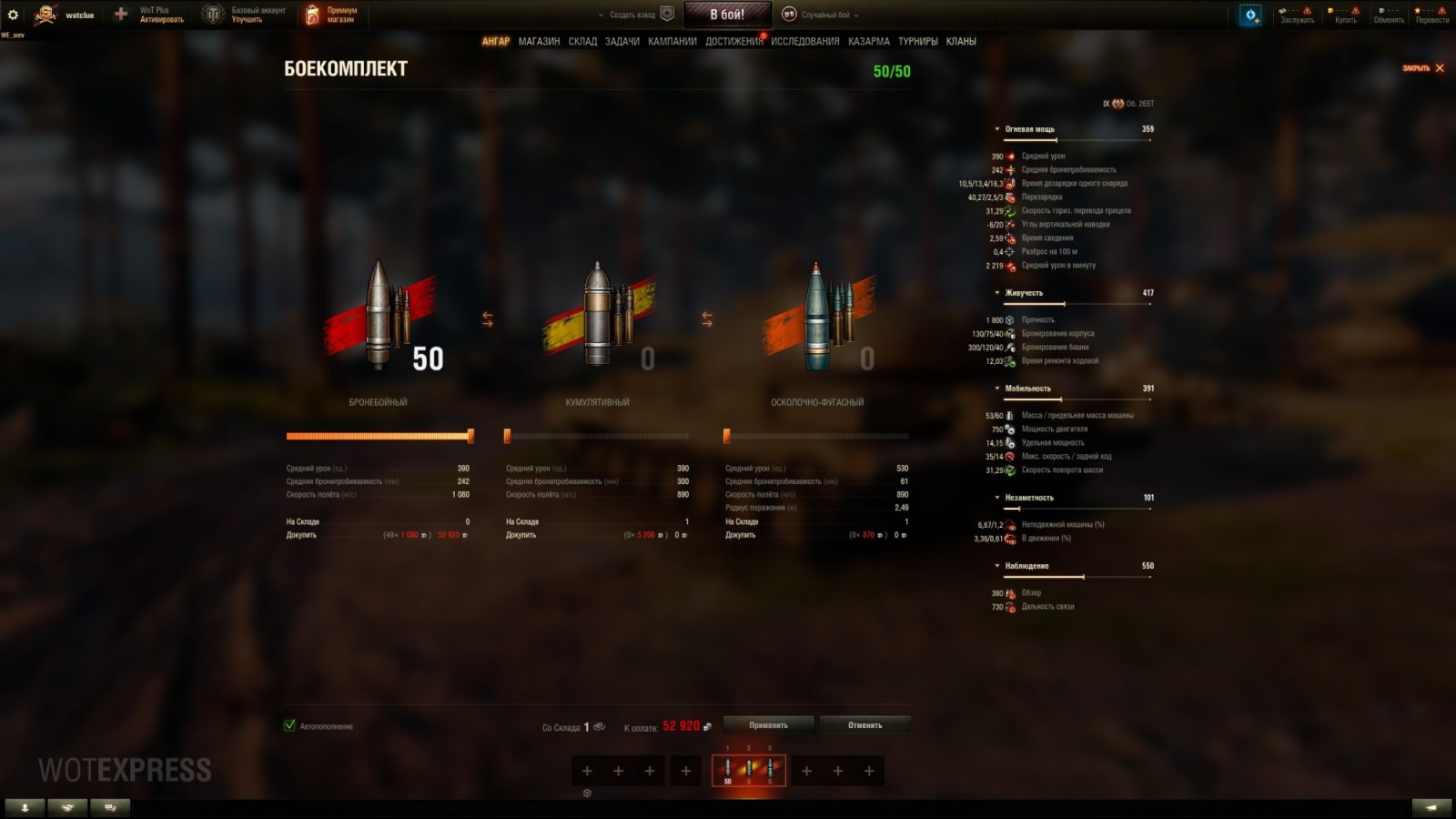The image size is (1456, 819).
Task: Open the chat messages icon bottom left
Action: tap(108, 806)
